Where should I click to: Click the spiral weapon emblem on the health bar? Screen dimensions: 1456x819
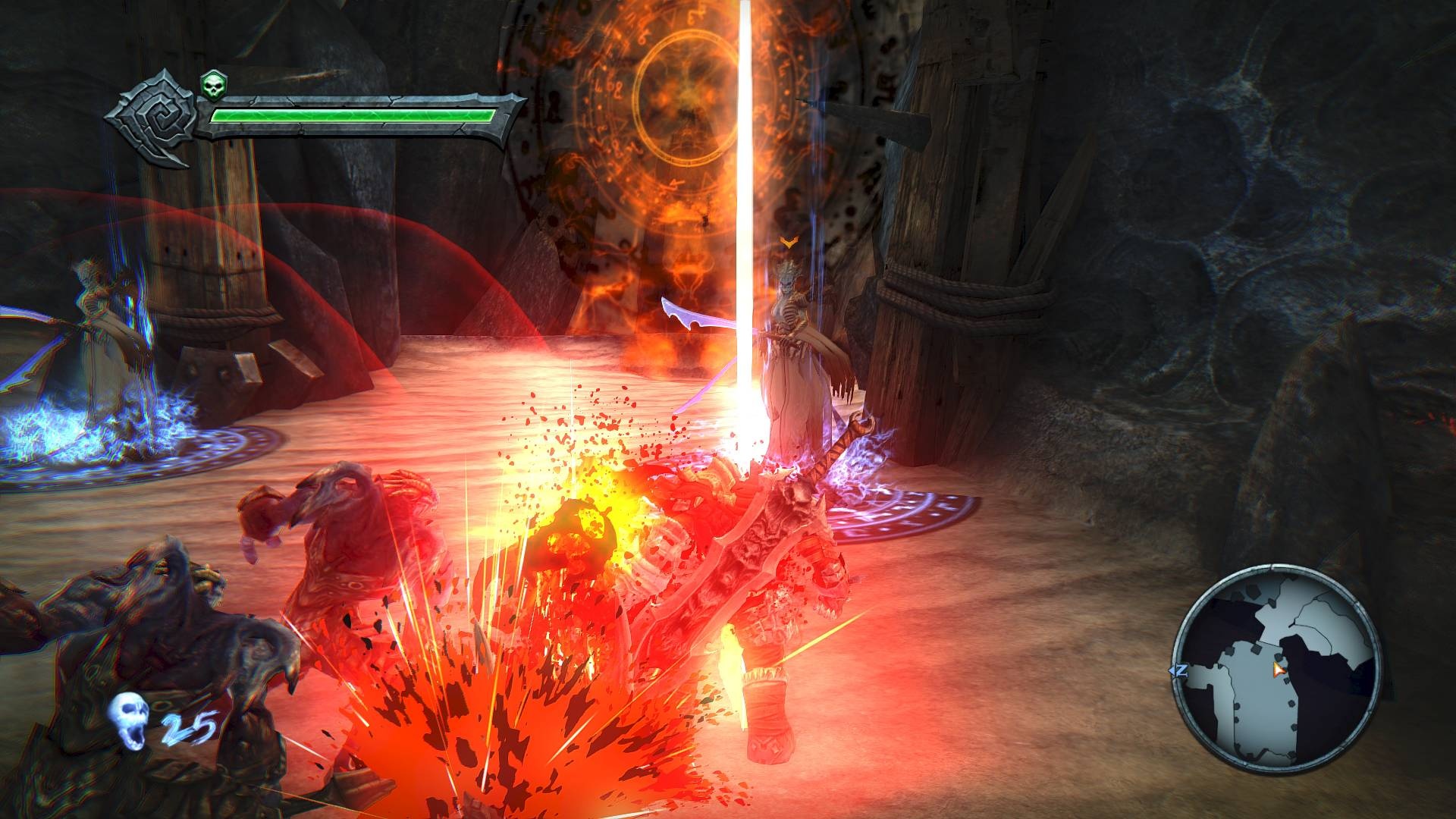(x=155, y=114)
